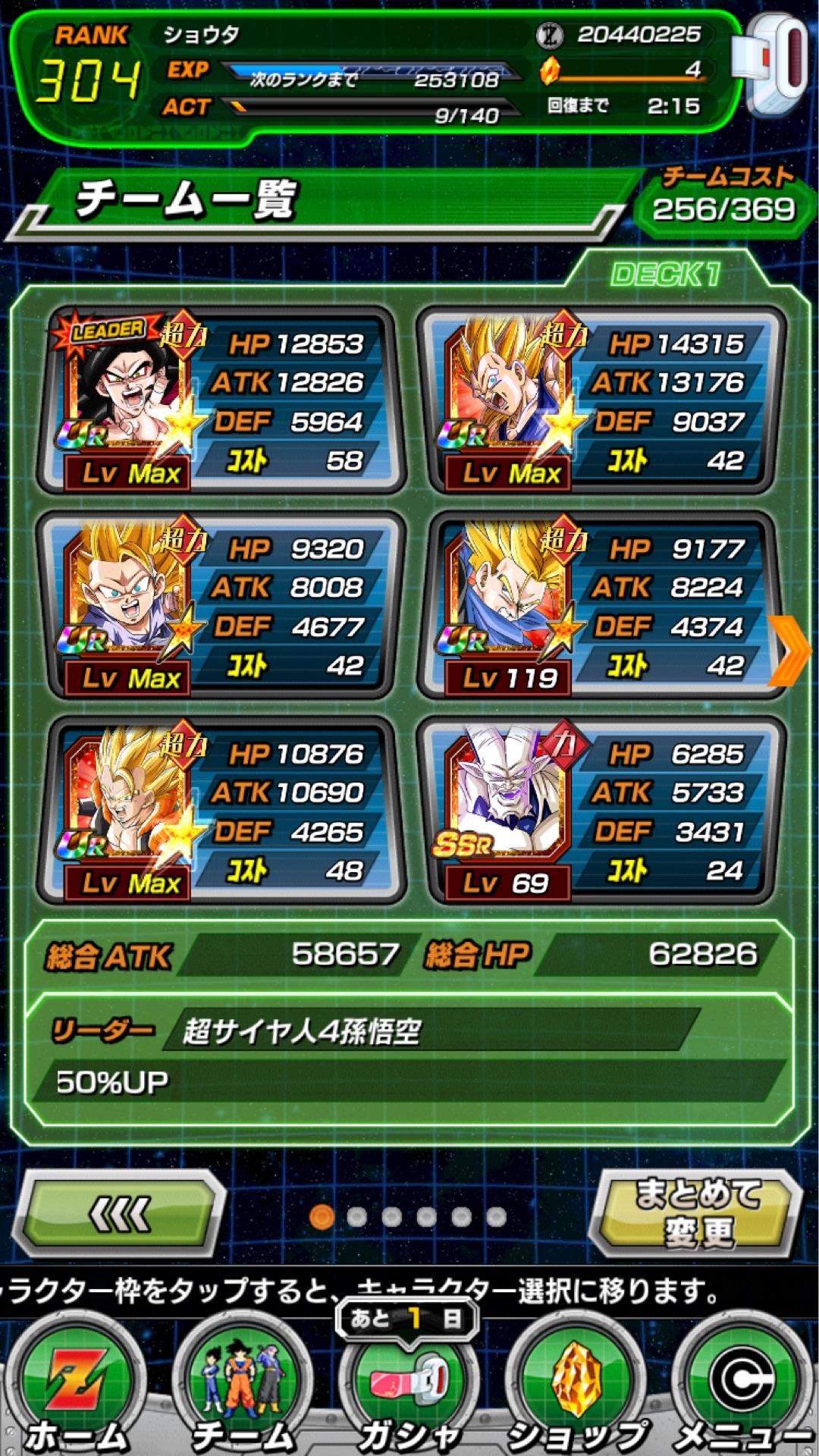Open the ガシャ gacha menu
This screenshot has width=819, height=1456.
click(x=409, y=1389)
